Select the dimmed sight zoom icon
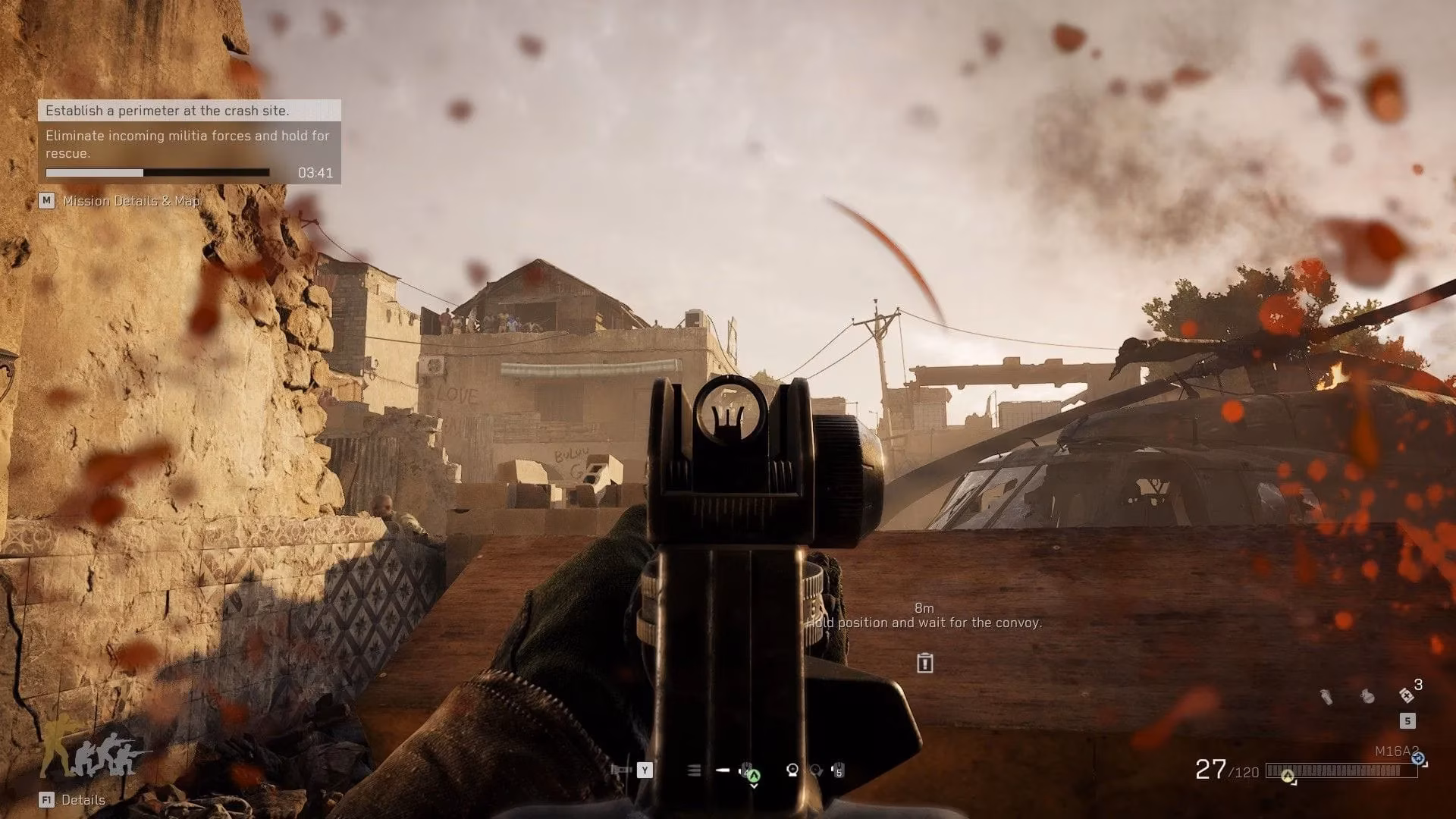The width and height of the screenshot is (1456, 819). pyautogui.click(x=816, y=770)
